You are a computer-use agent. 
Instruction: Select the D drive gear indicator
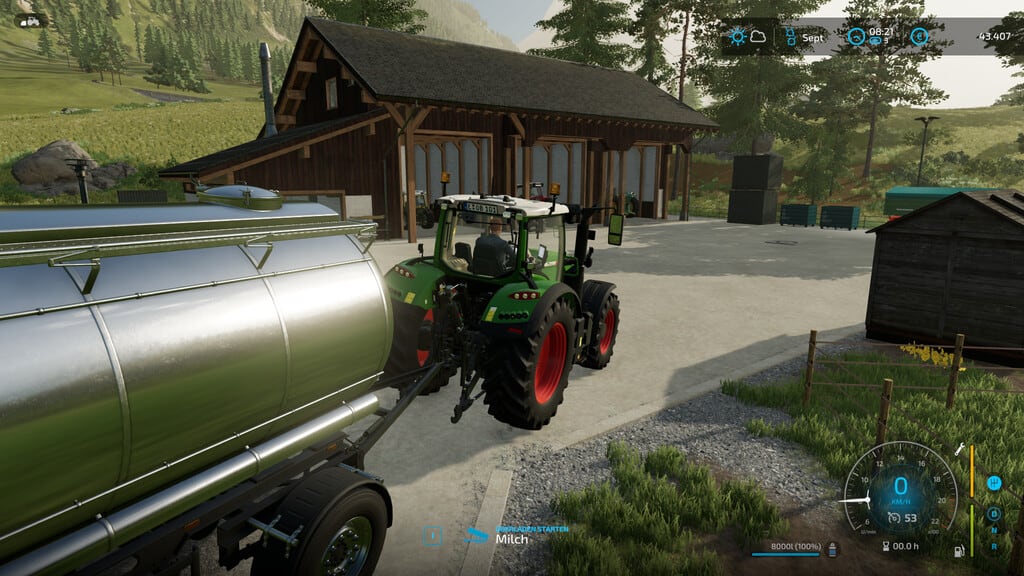(994, 513)
